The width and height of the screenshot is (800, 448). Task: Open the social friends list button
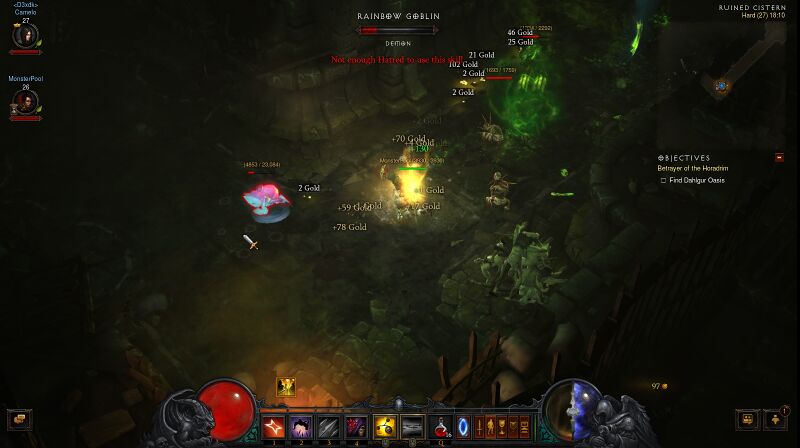pos(746,419)
